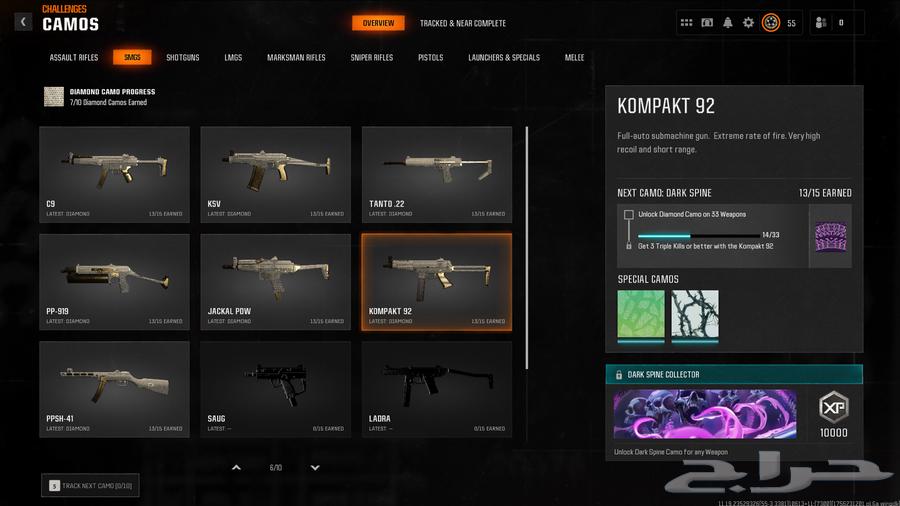The image size is (900, 506).
Task: Choose the KSV submachine gun tile
Action: pos(275,173)
